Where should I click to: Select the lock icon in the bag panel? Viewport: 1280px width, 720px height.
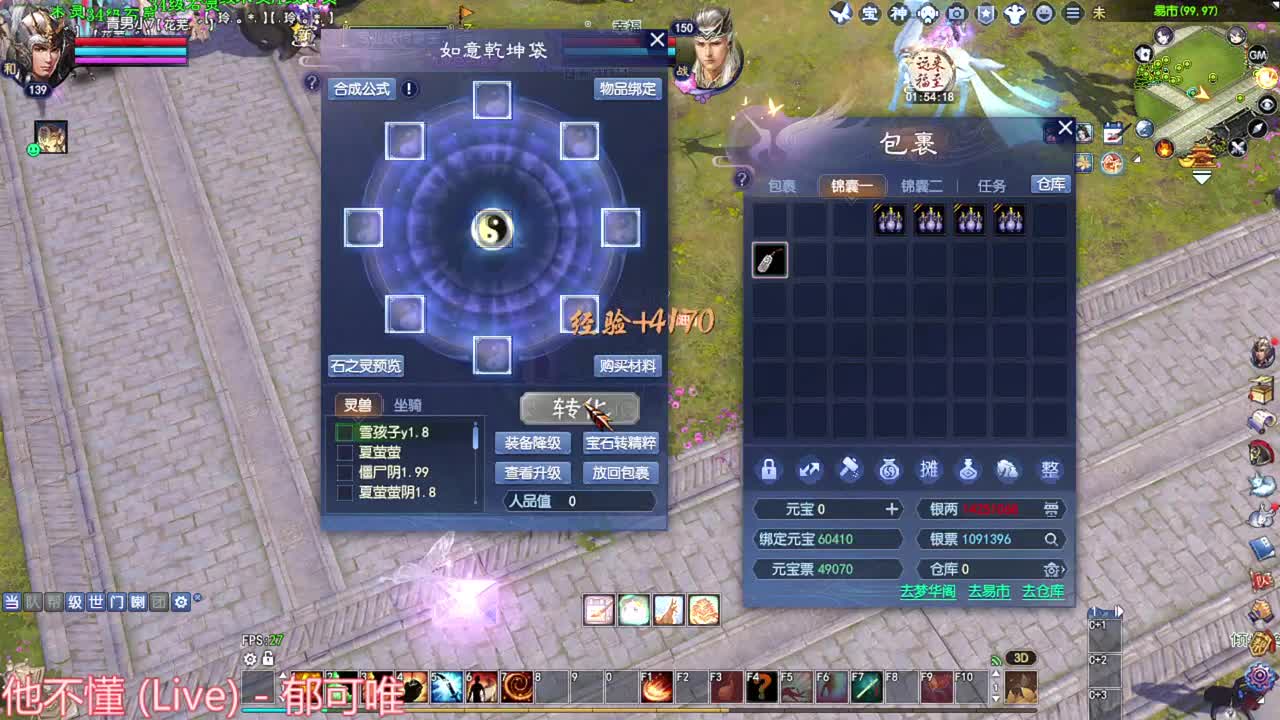pyautogui.click(x=768, y=470)
